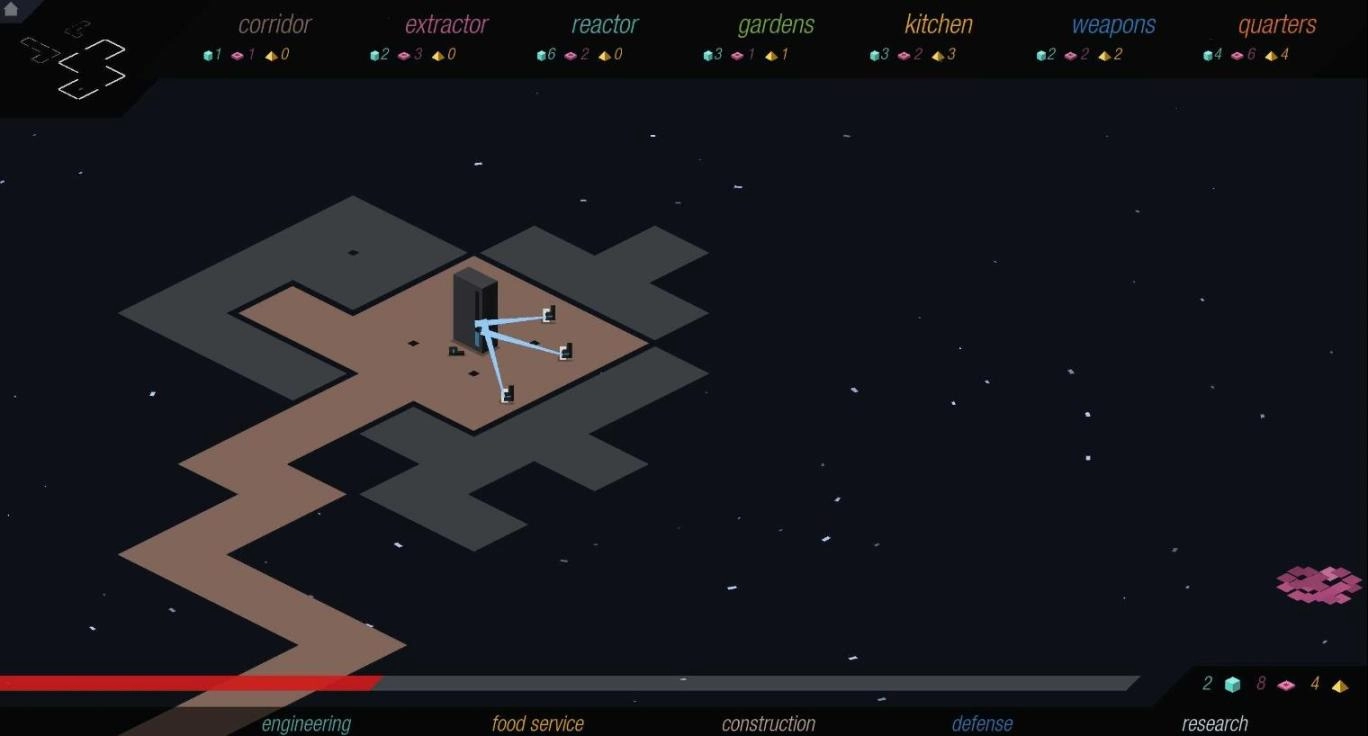Pick the reactor room option
The image size is (1368, 736).
pyautogui.click(x=604, y=25)
